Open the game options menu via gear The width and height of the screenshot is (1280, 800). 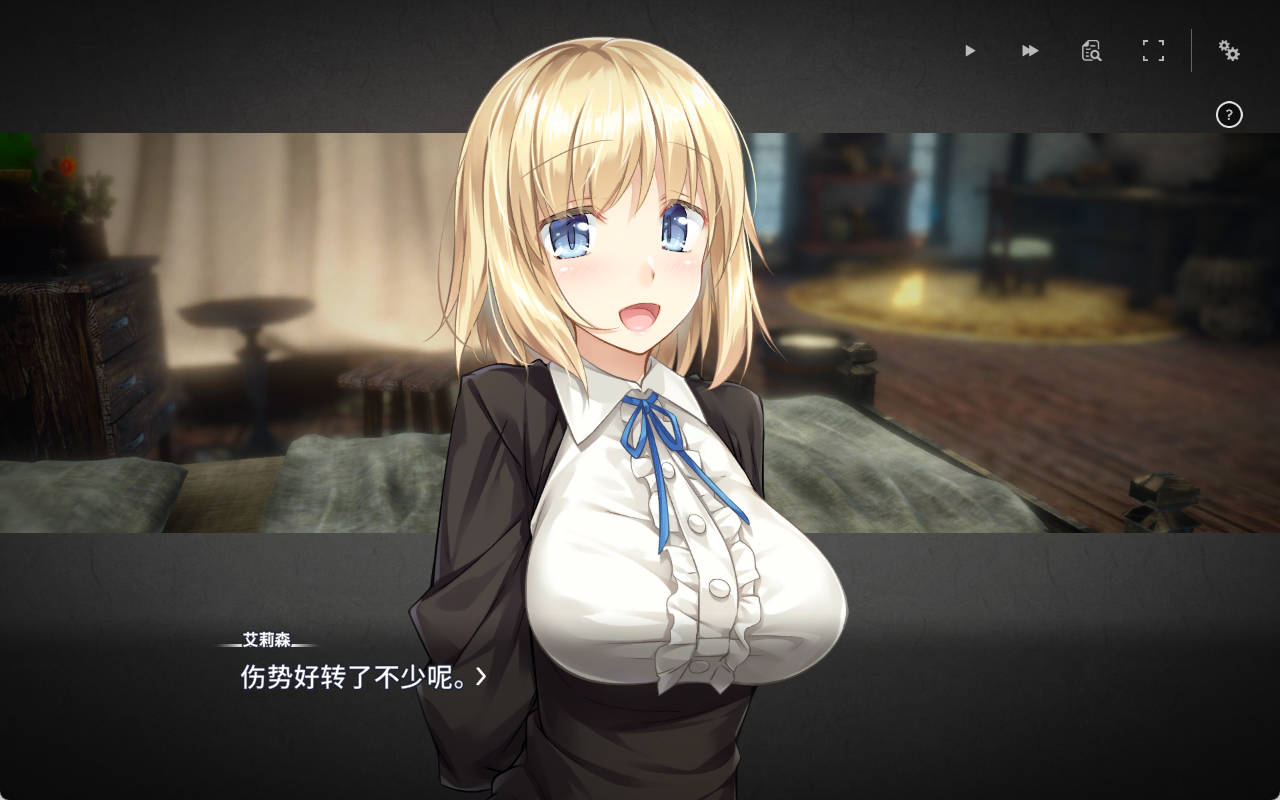coord(1228,50)
